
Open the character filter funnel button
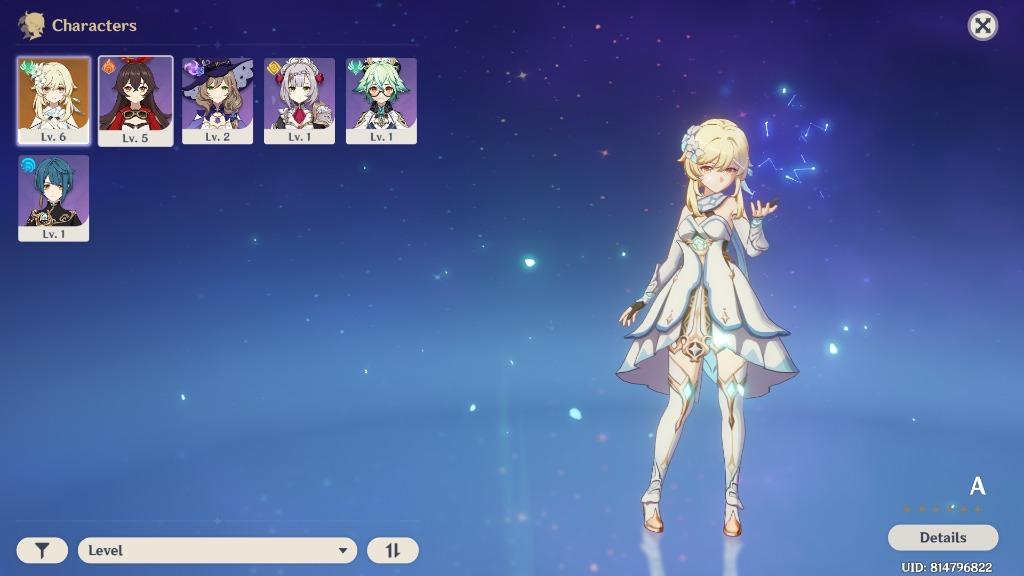click(x=42, y=550)
